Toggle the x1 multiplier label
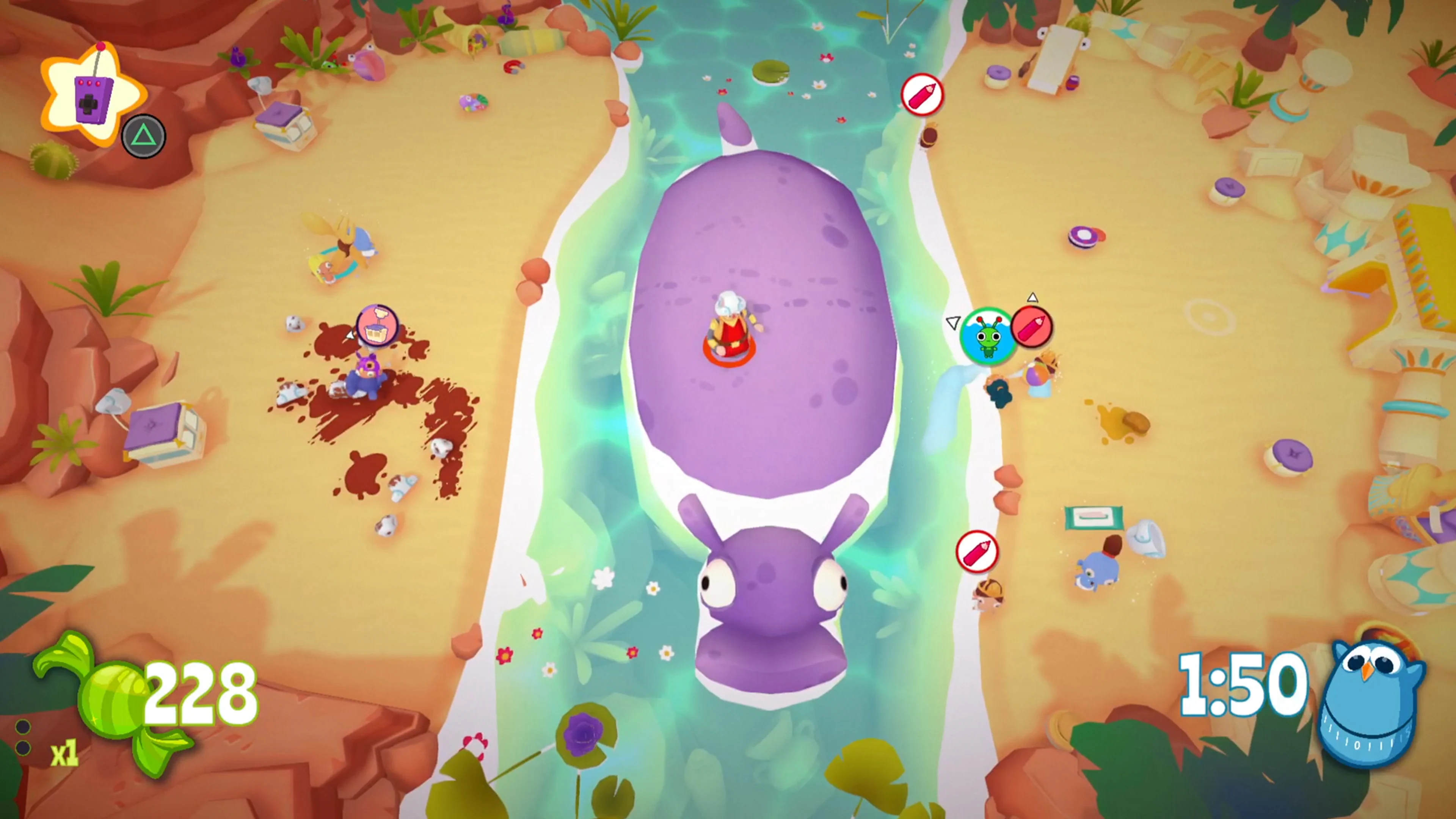Image resolution: width=1456 pixels, height=819 pixels. pos(64,753)
